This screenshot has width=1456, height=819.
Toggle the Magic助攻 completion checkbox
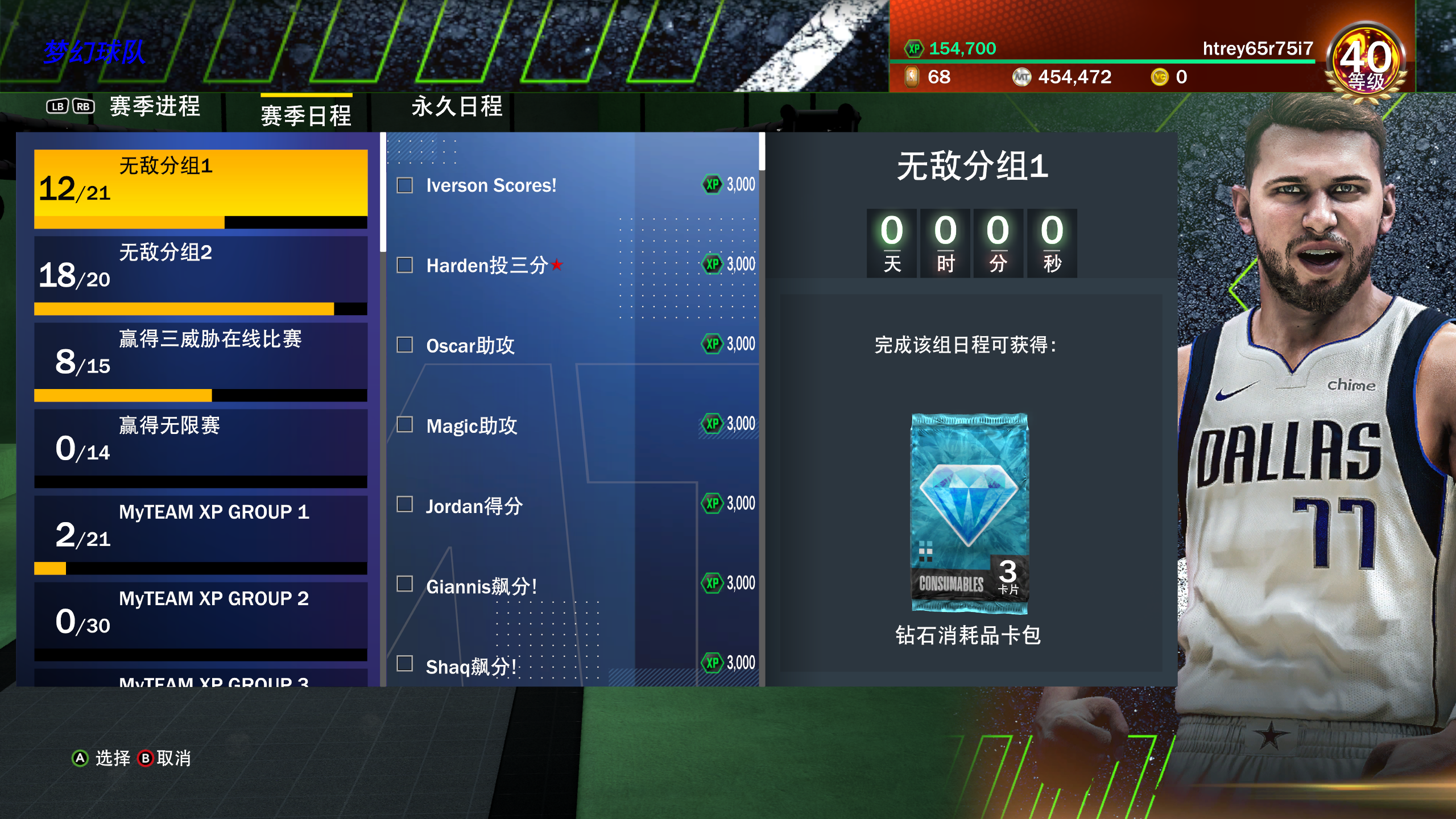click(x=404, y=425)
